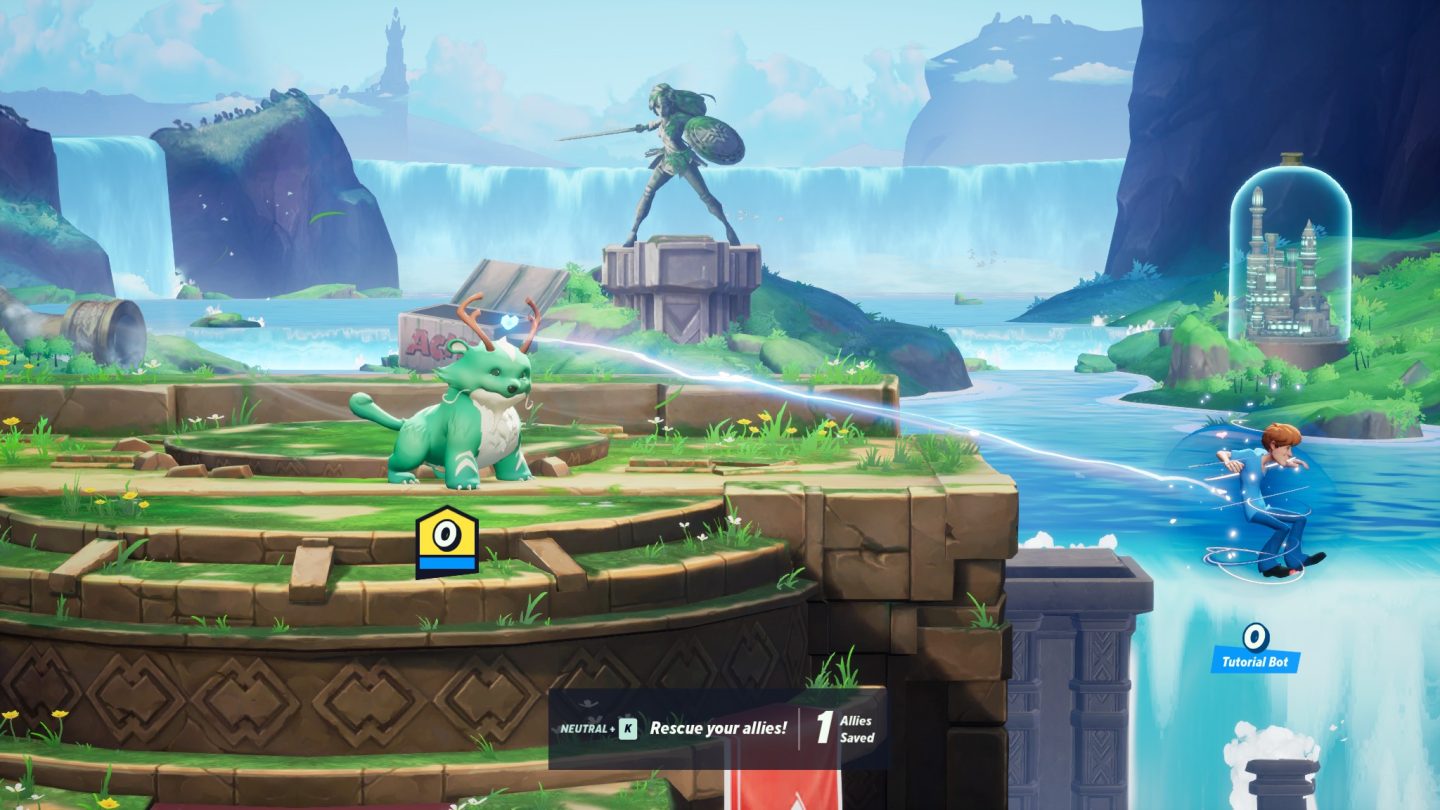
Task: Click the heart above the Tutorial Bot
Action: pos(1221,435)
